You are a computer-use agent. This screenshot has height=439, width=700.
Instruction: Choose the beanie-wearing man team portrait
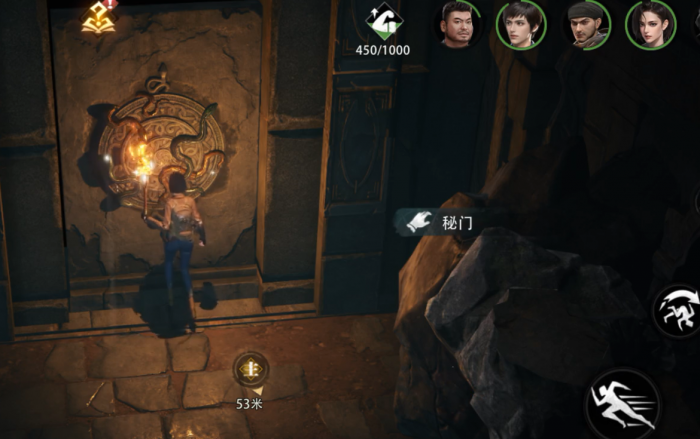586,24
